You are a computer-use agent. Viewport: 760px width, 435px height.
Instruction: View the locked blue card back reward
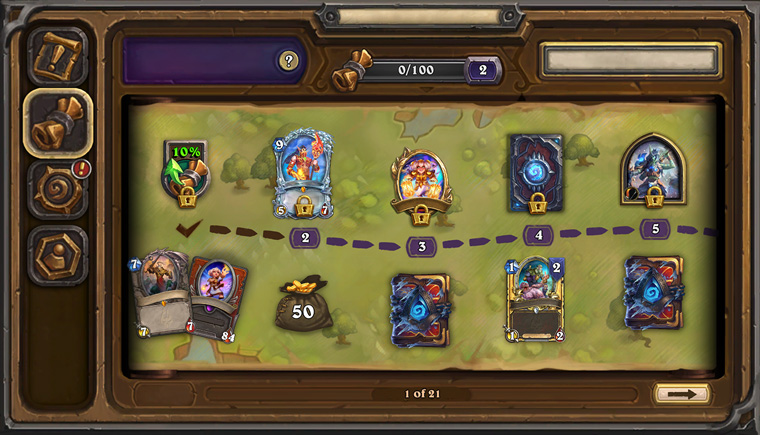click(536, 174)
